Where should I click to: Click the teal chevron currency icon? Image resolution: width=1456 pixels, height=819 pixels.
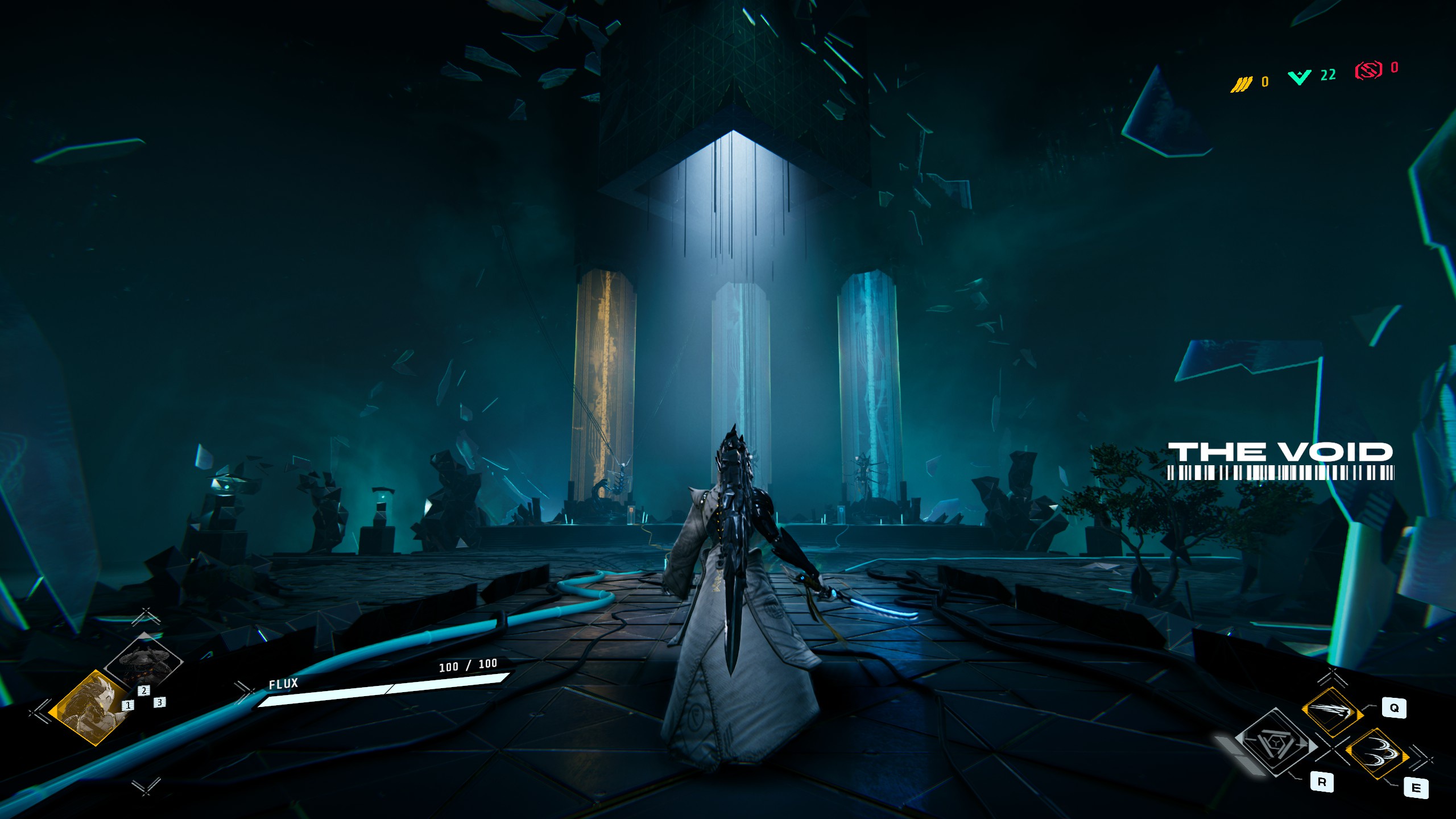(x=1300, y=77)
